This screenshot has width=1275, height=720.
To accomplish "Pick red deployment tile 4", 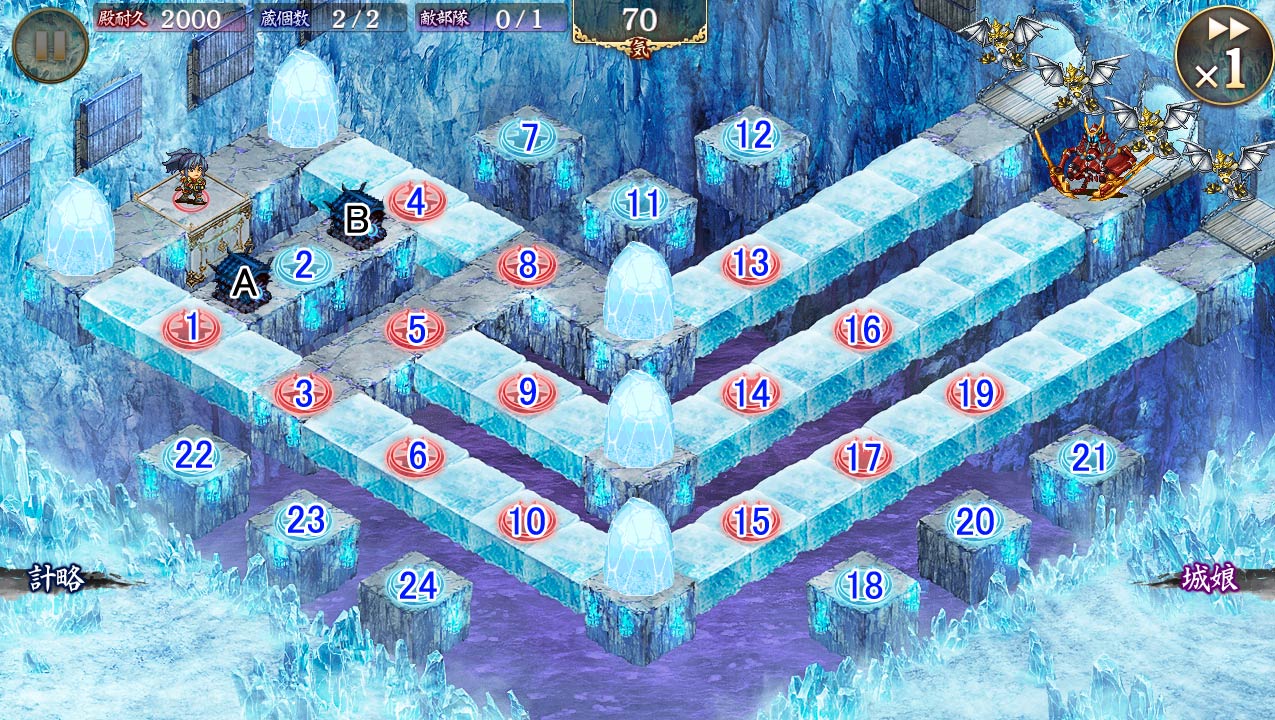I will click(415, 203).
